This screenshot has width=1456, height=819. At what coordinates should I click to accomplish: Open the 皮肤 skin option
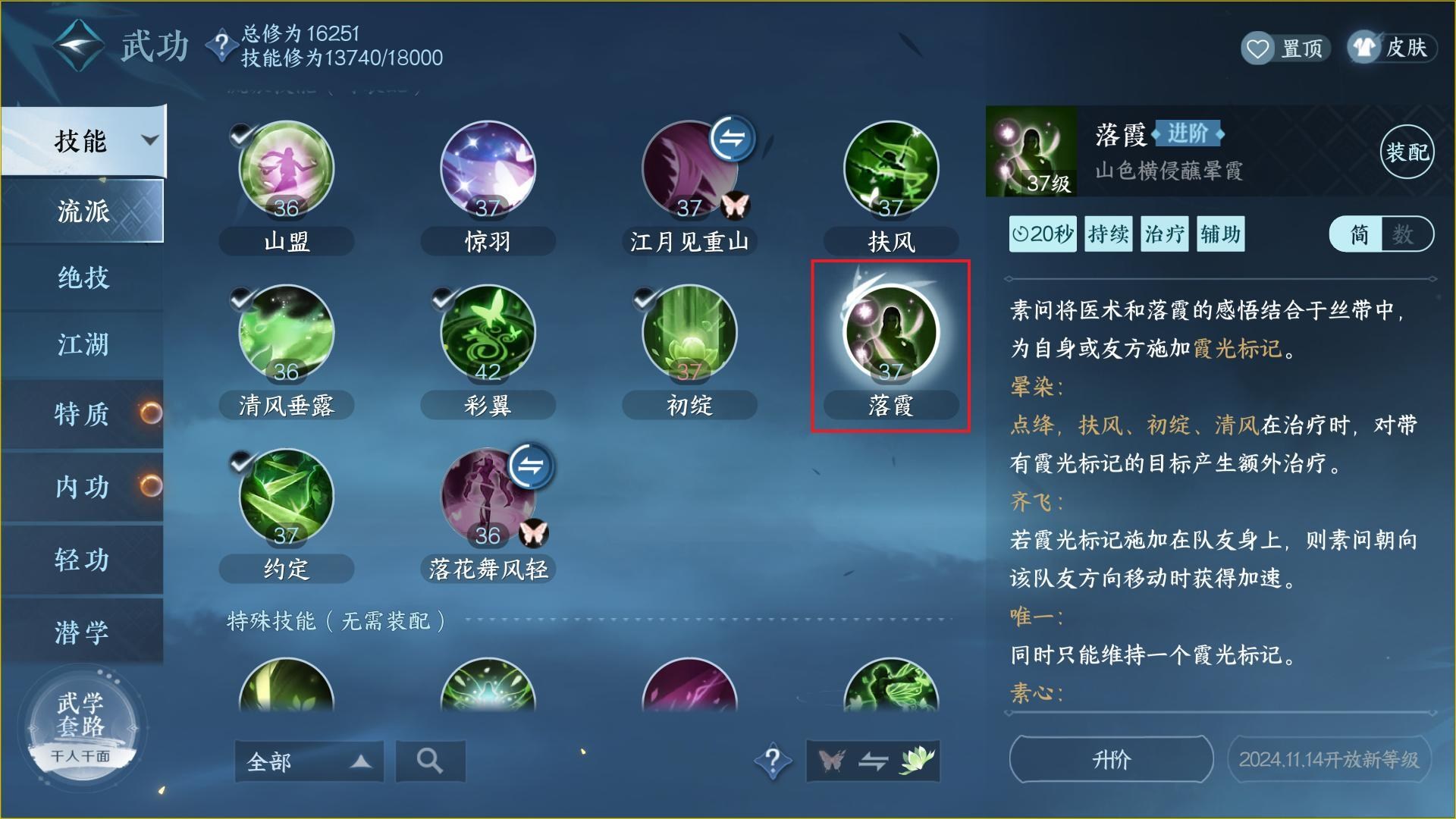coord(1392,47)
